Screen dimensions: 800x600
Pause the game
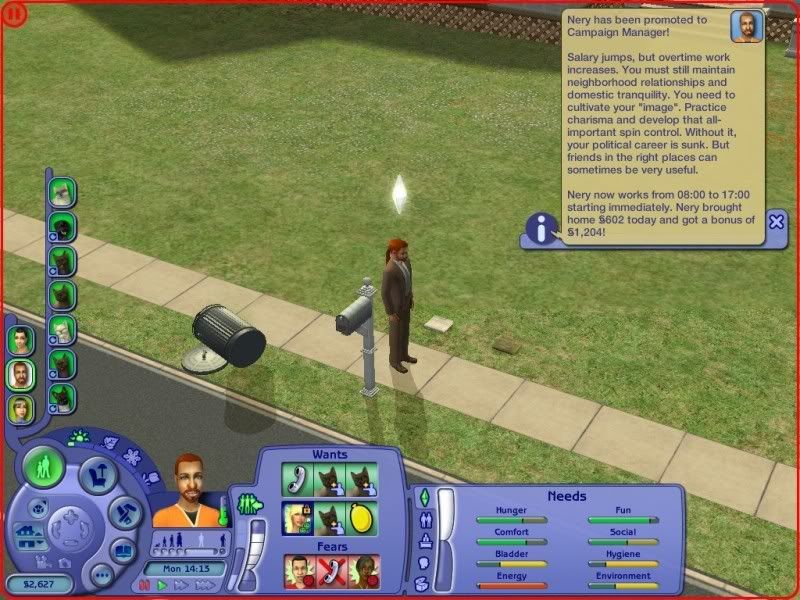[x=145, y=586]
